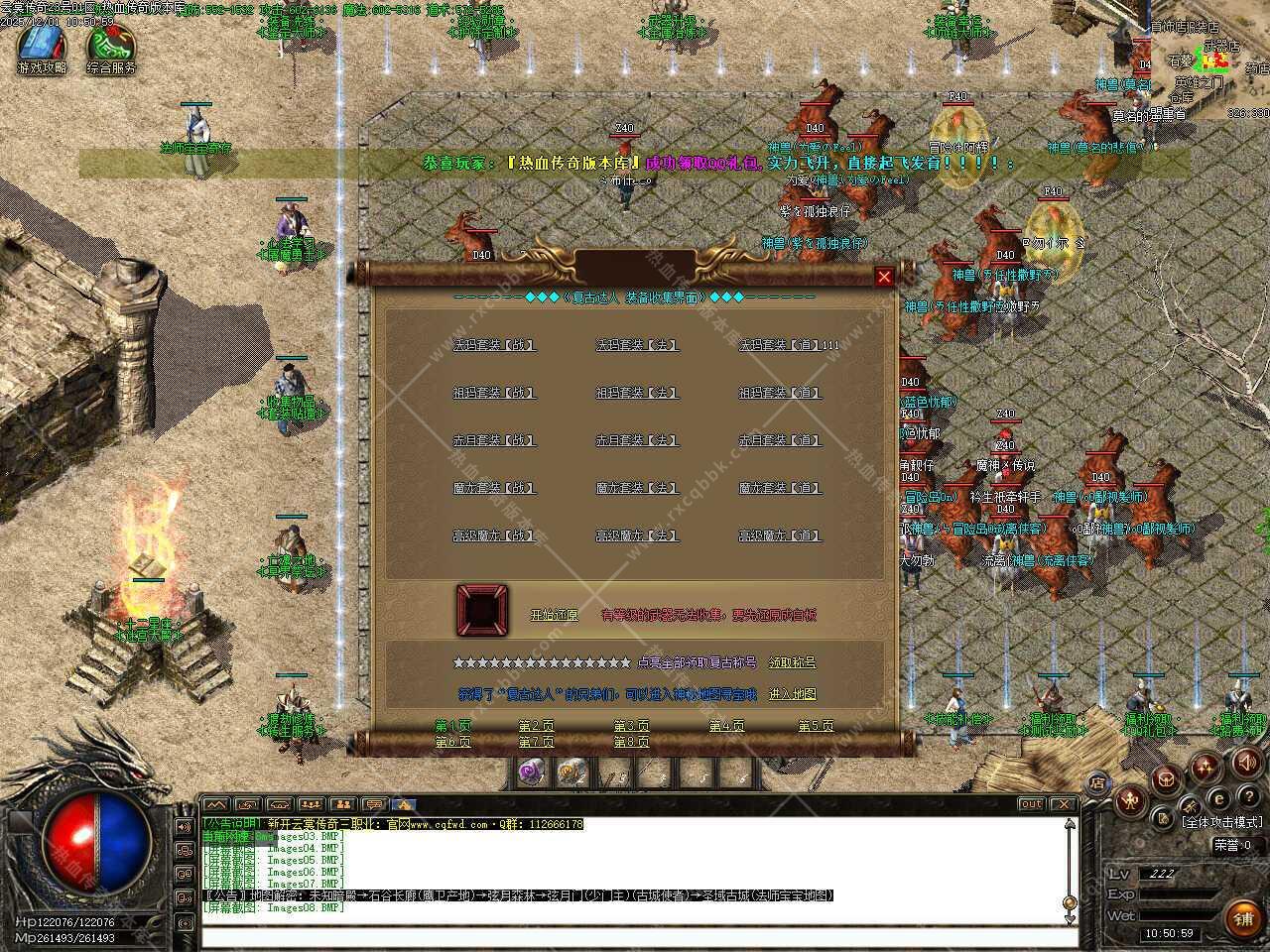Select 魔龙套装【战】 collection
The width and height of the screenshot is (1270, 952).
coord(494,488)
